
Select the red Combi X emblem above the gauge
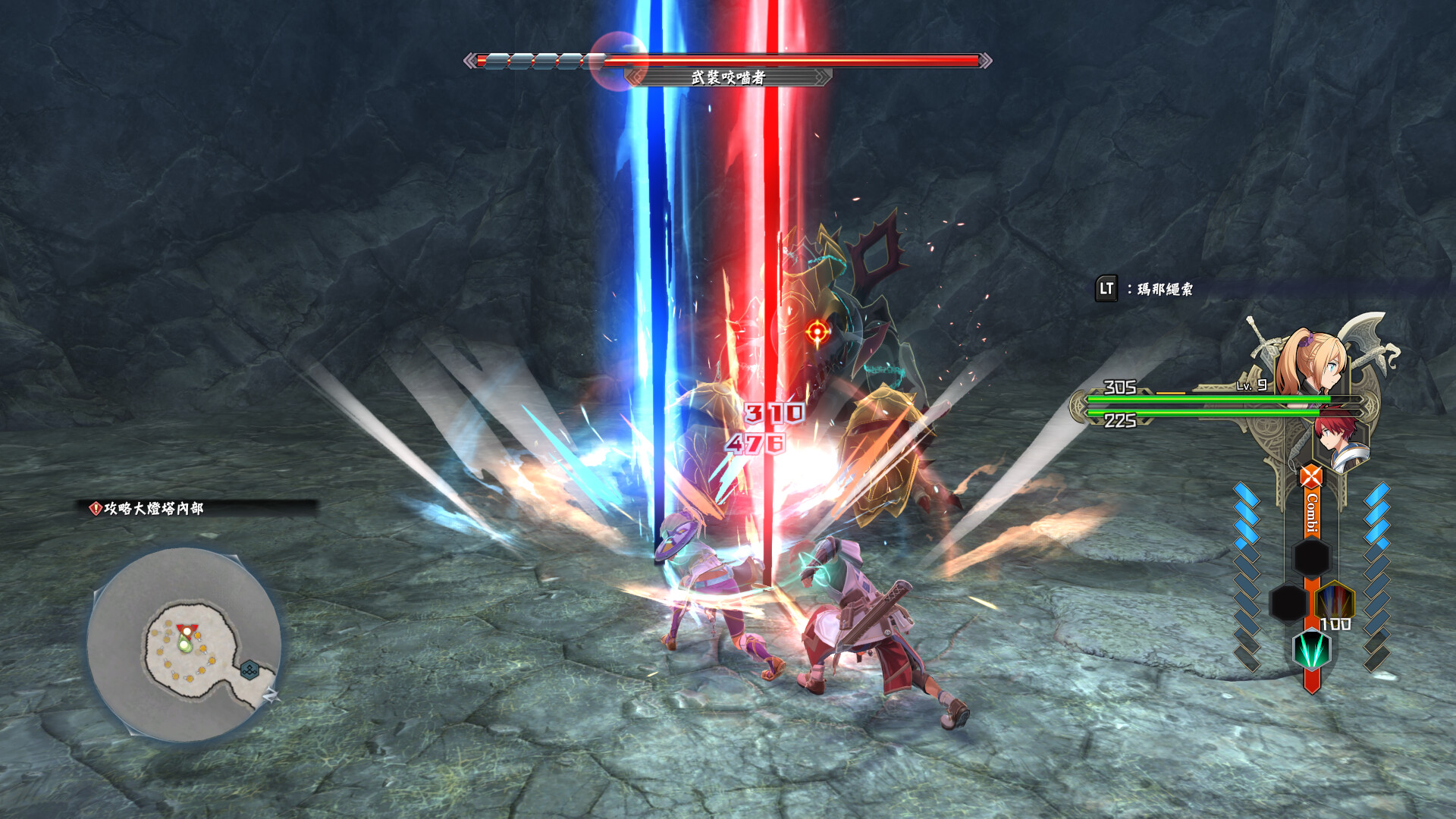[x=1310, y=476]
